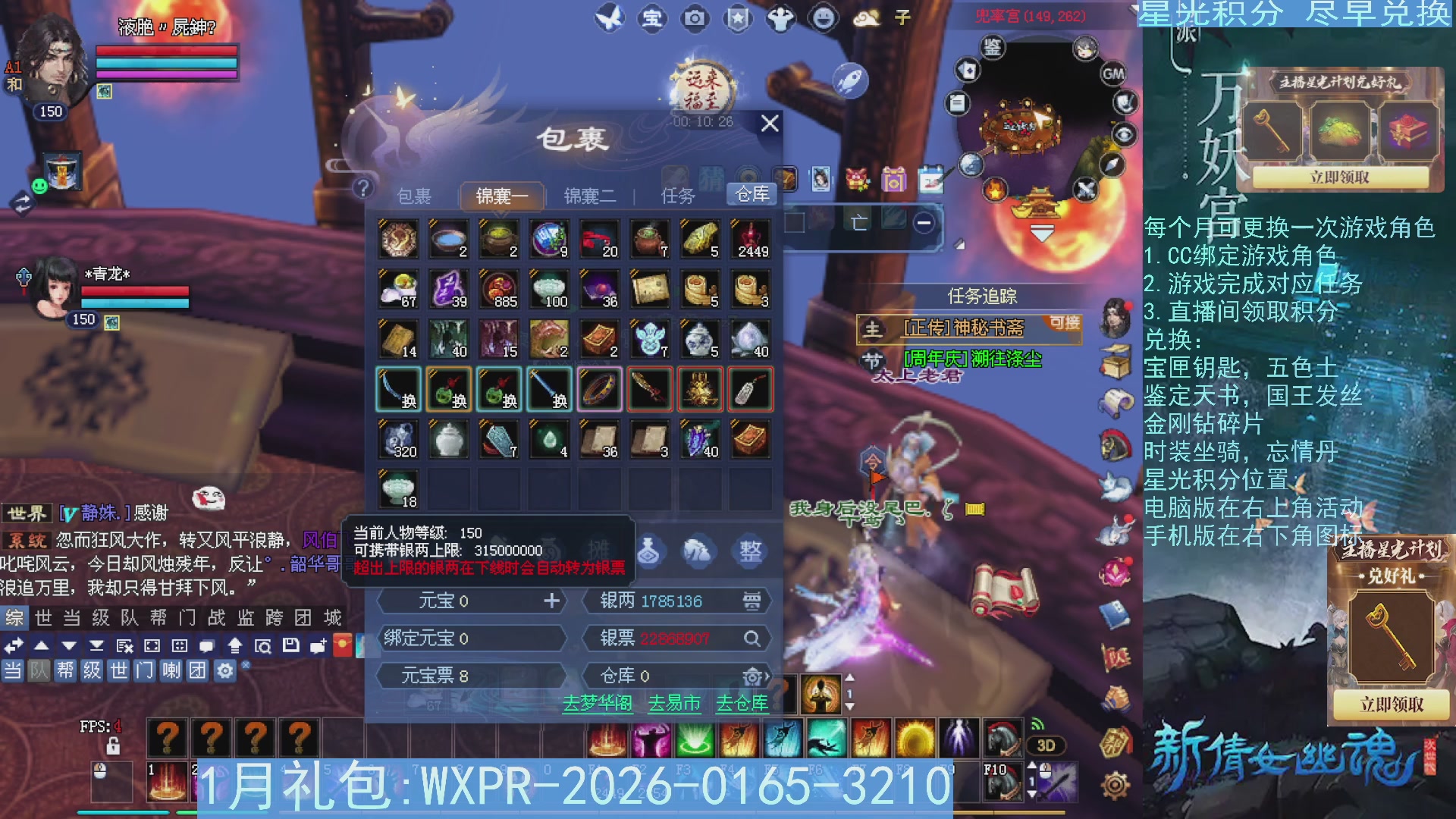Viewport: 1456px width, 819px height.
Task: Click the plus button next to 元宝 row
Action: click(x=551, y=601)
